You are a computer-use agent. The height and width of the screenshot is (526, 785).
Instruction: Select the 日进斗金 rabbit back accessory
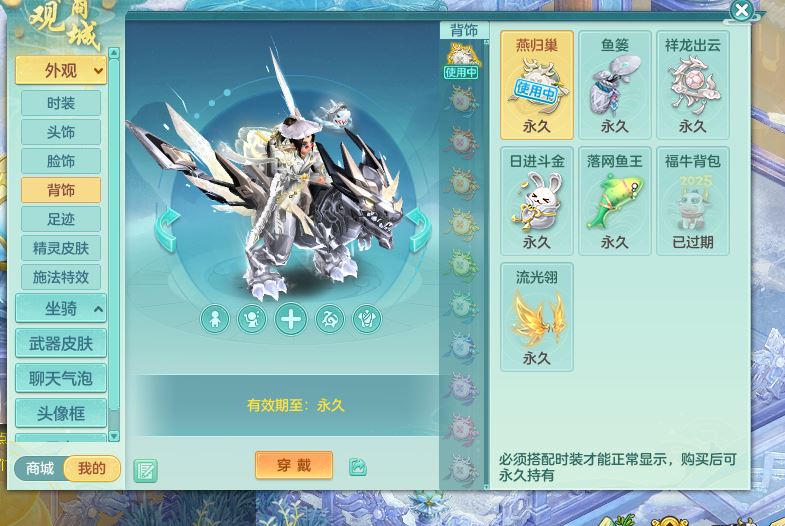click(536, 201)
